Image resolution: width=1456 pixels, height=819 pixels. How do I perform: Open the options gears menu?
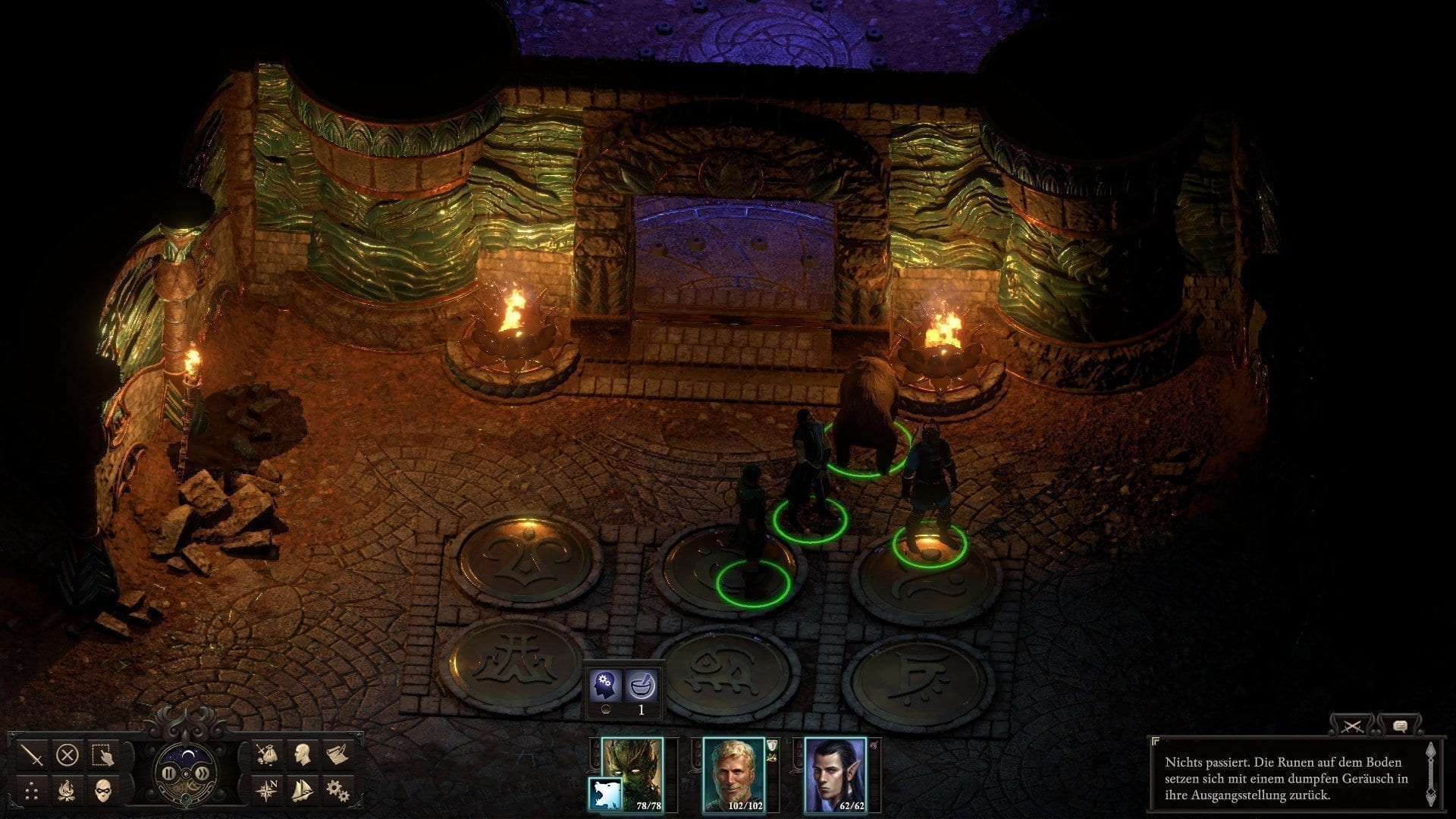point(337,792)
